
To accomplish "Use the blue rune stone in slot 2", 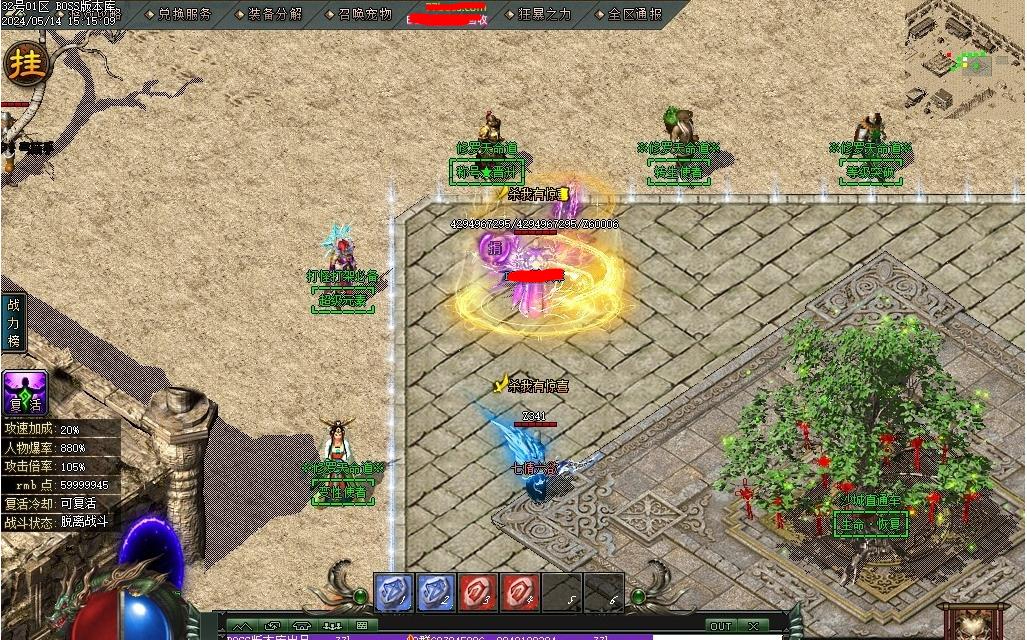I will click(436, 592).
